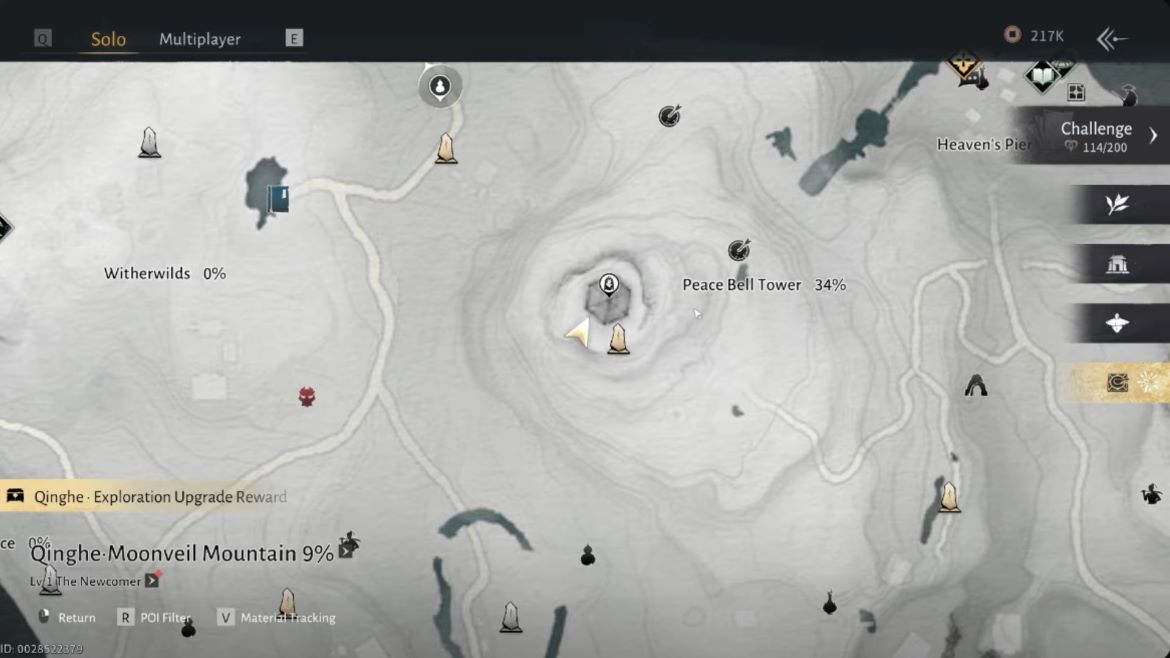Image resolution: width=1170 pixels, height=658 pixels.
Task: Choose the winged emblem side button
Action: [x=1117, y=323]
